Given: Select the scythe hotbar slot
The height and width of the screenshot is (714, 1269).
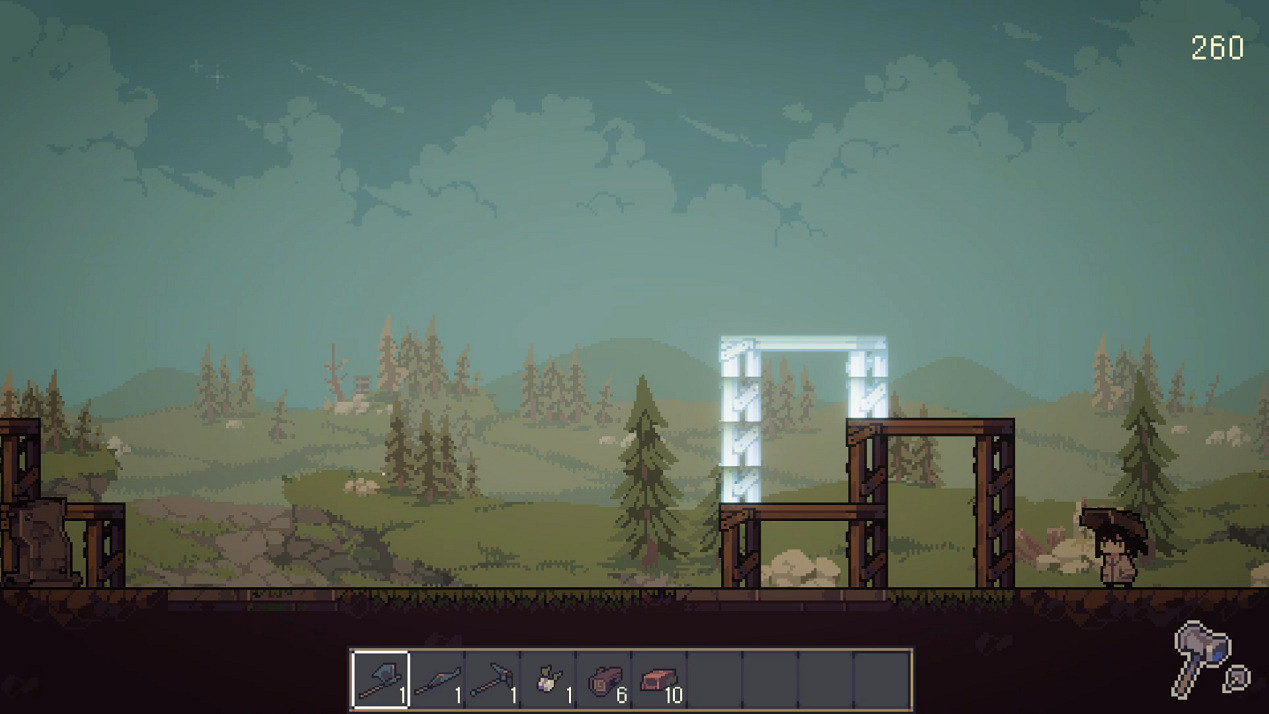Looking at the screenshot, I should click(437, 680).
